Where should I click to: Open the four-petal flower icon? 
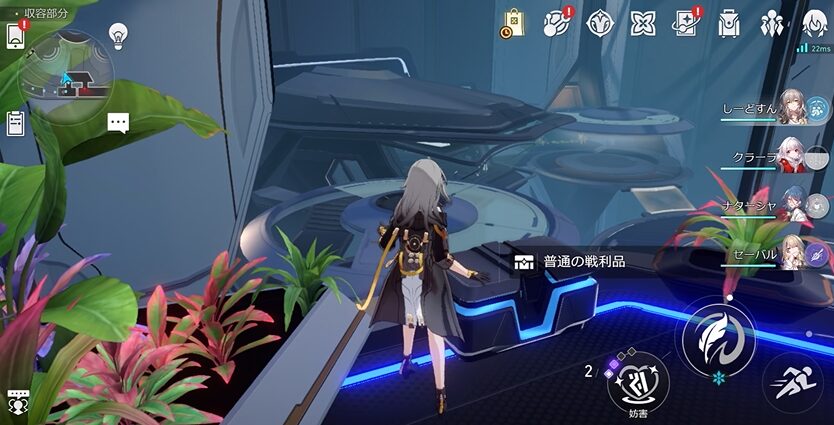click(642, 24)
